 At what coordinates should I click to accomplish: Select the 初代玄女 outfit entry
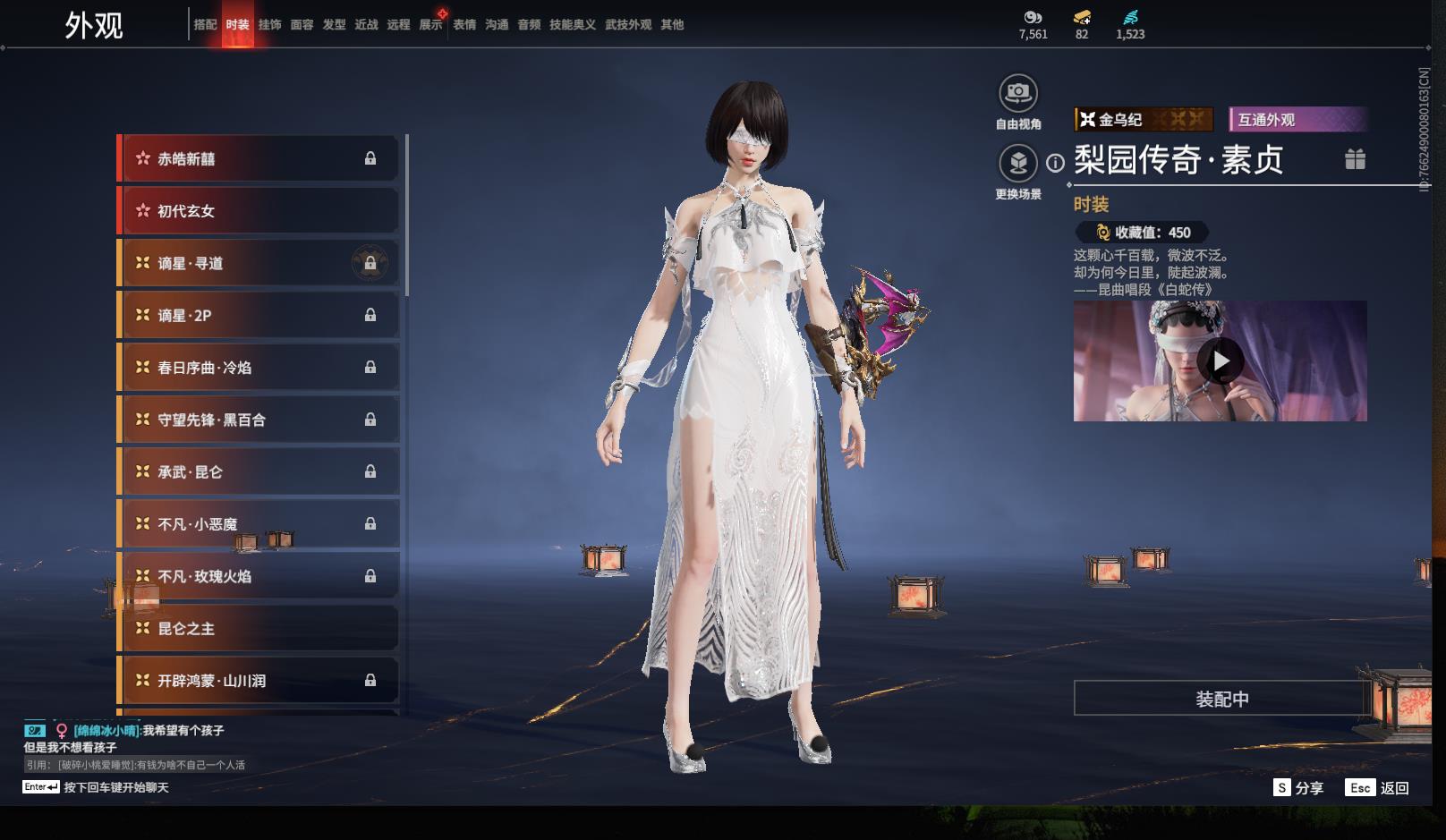coord(258,211)
